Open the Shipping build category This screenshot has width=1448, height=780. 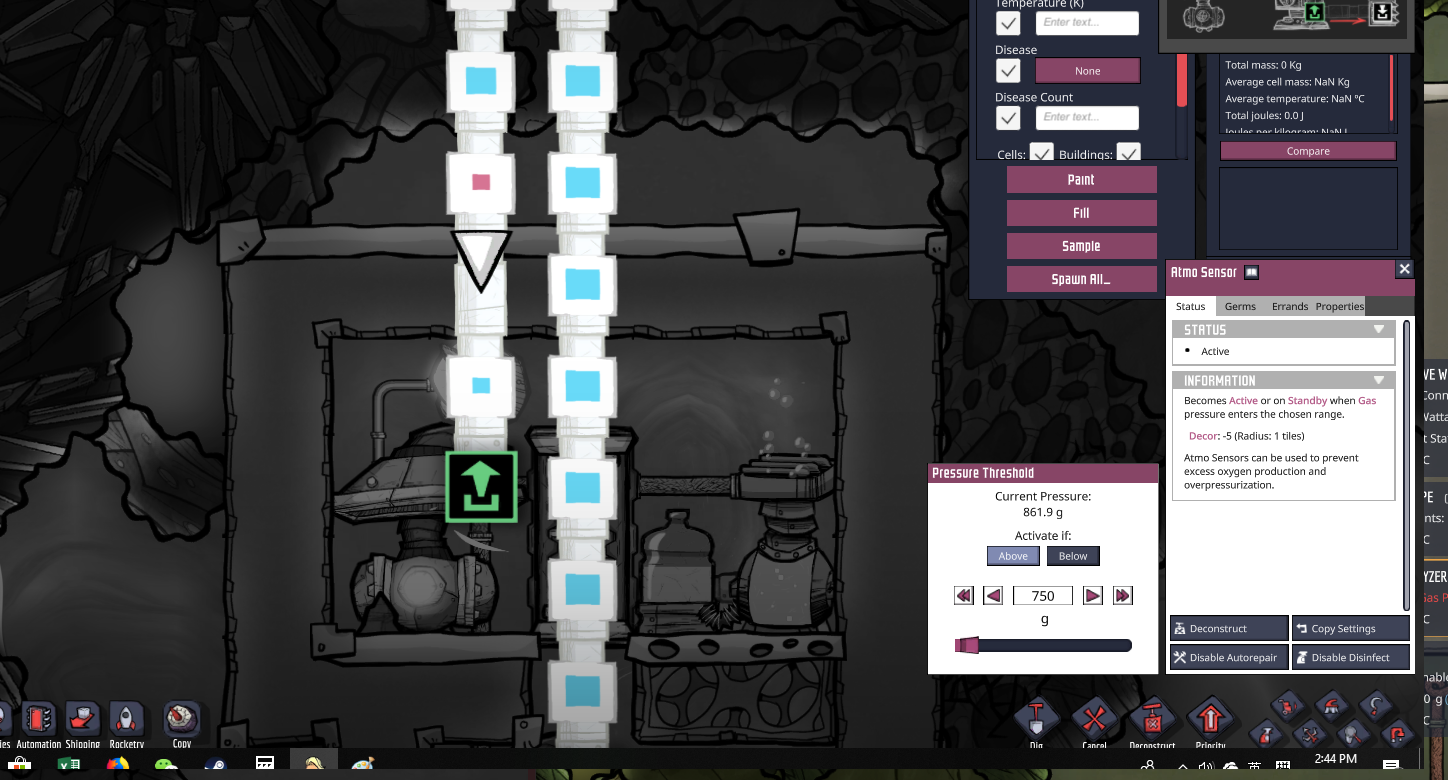(82, 718)
